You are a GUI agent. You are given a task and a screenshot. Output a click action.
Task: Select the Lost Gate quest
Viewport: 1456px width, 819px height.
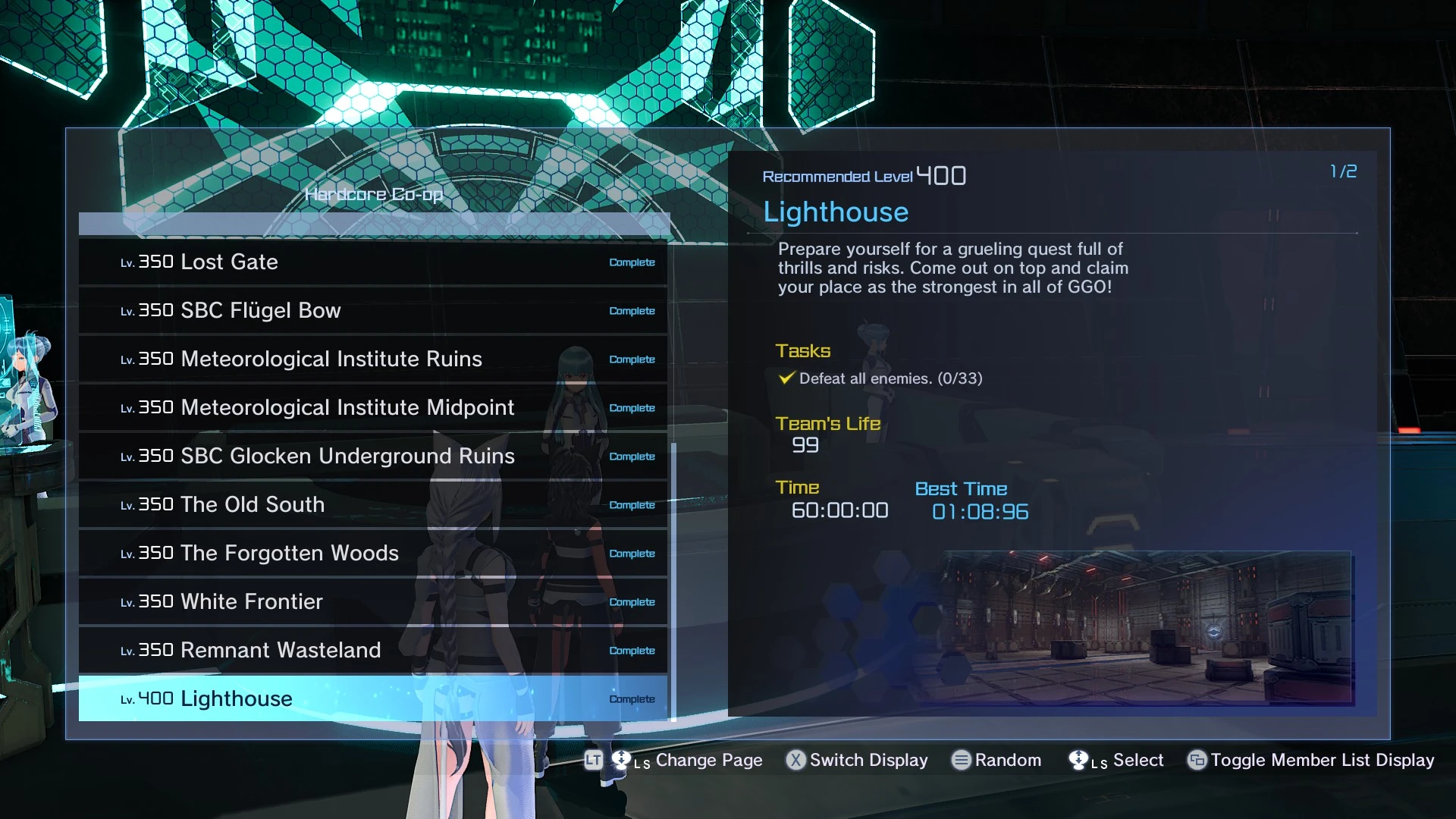coord(372,262)
